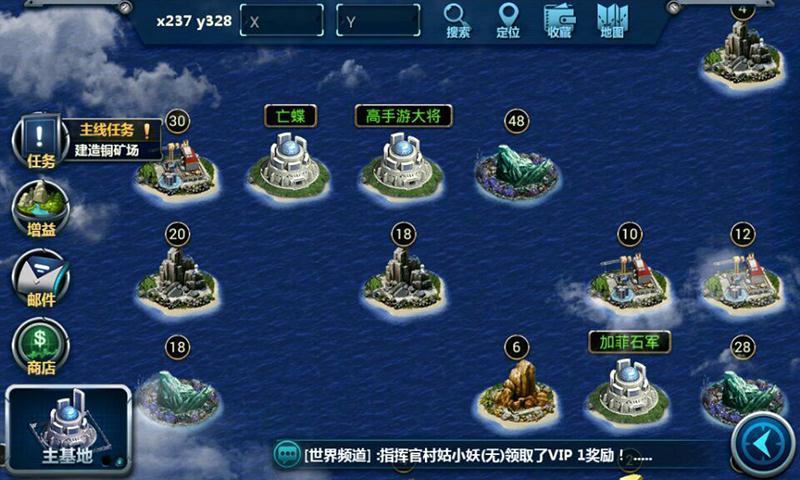The width and height of the screenshot is (800, 480).
Task: Open the 商店 shop
Action: (x=40, y=345)
